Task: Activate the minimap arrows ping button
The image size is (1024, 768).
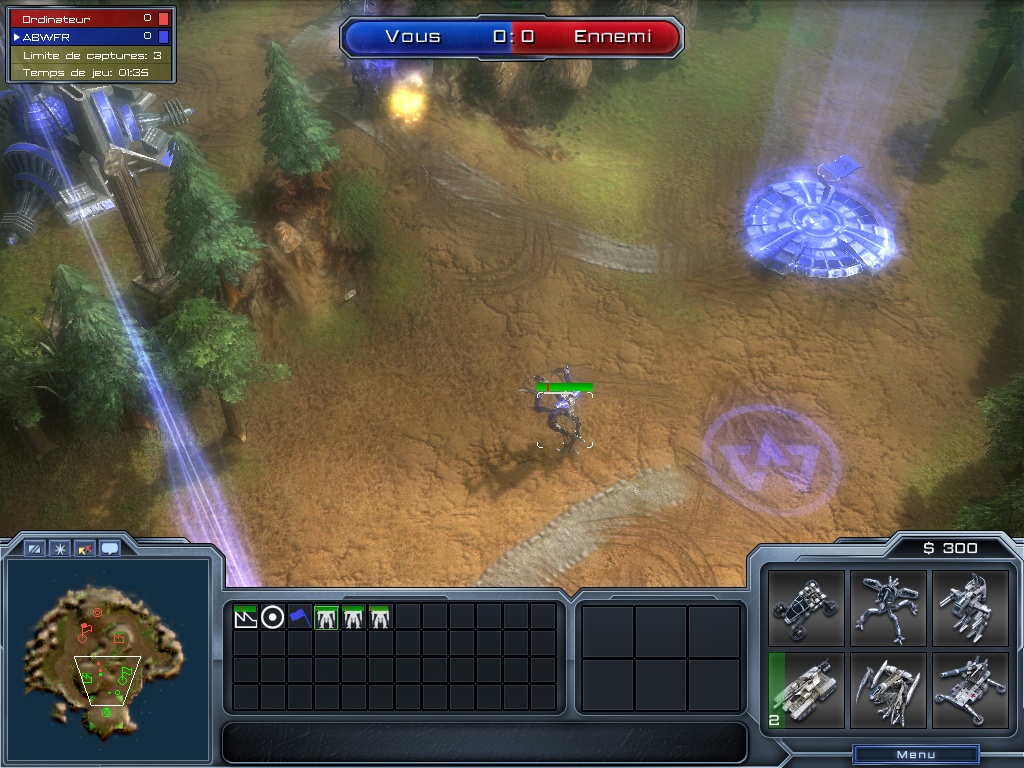Action: 85,548
